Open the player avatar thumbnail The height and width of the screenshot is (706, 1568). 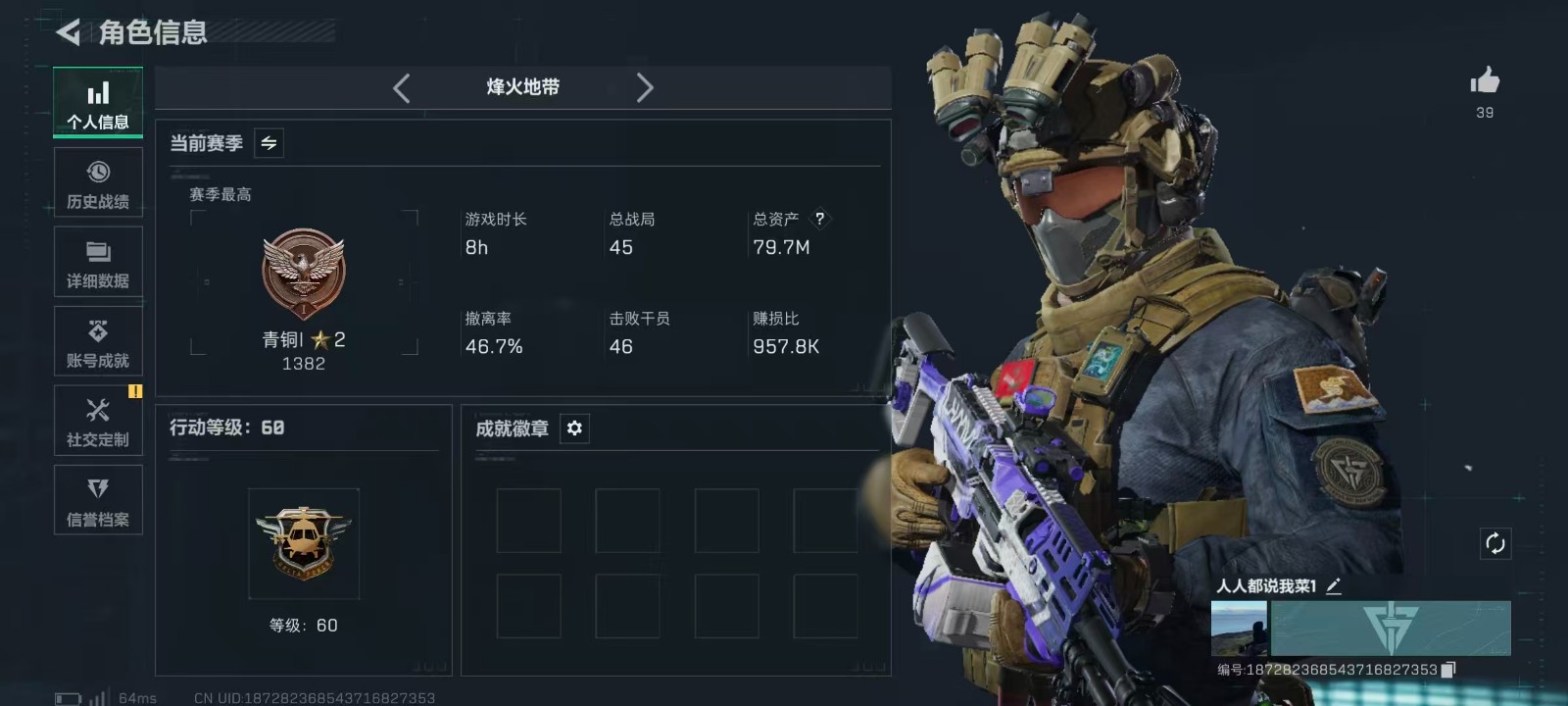[x=1239, y=629]
